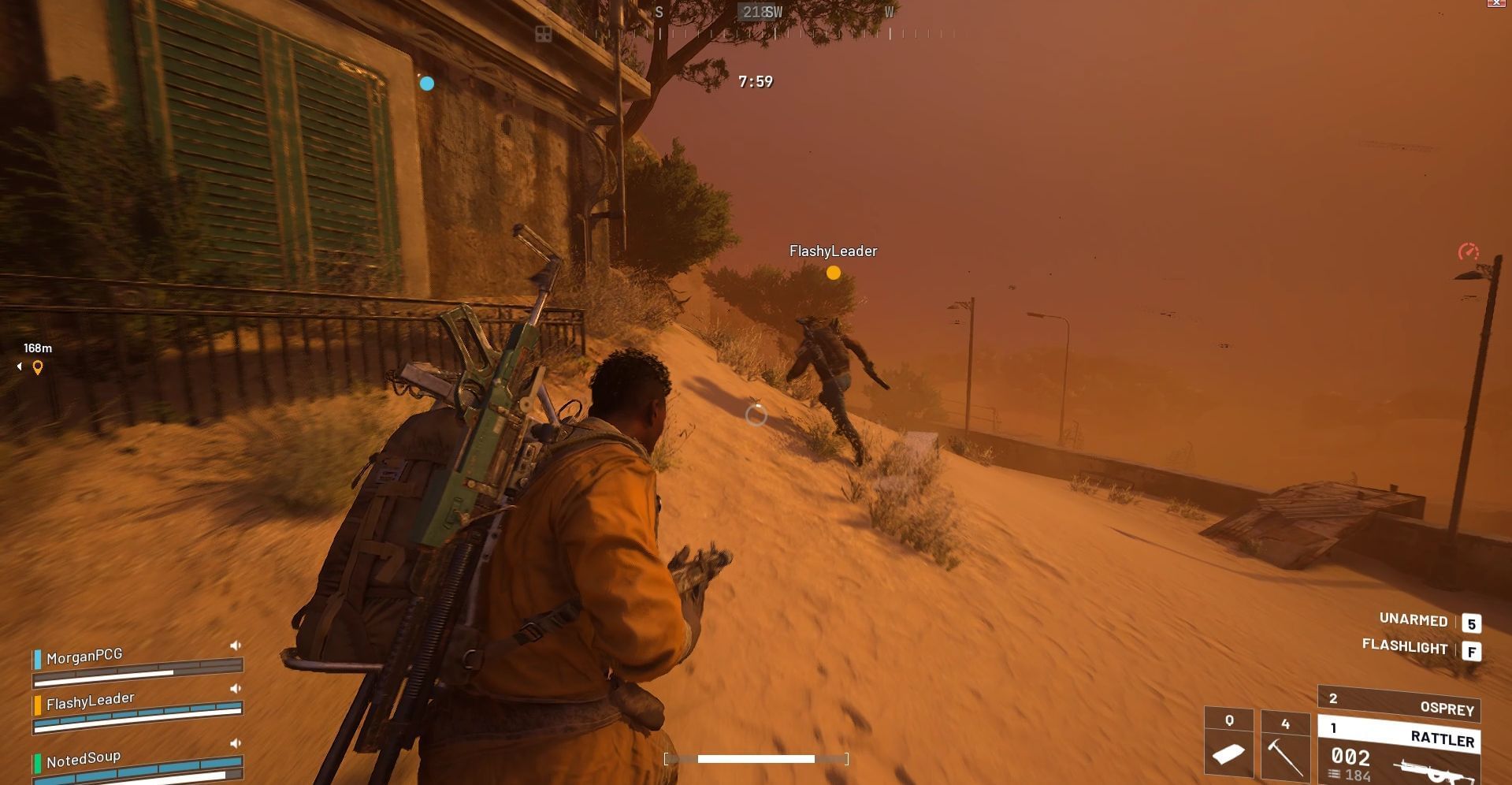Click the stamina bar at bottom center

[x=755, y=759]
